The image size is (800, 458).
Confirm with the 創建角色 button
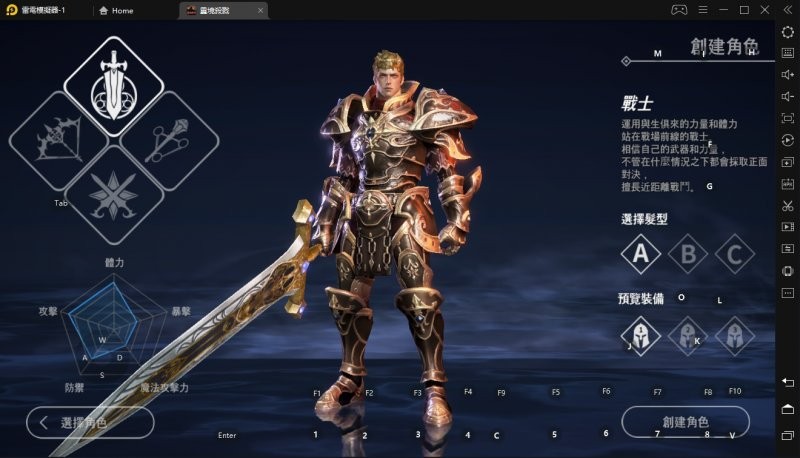(x=685, y=422)
